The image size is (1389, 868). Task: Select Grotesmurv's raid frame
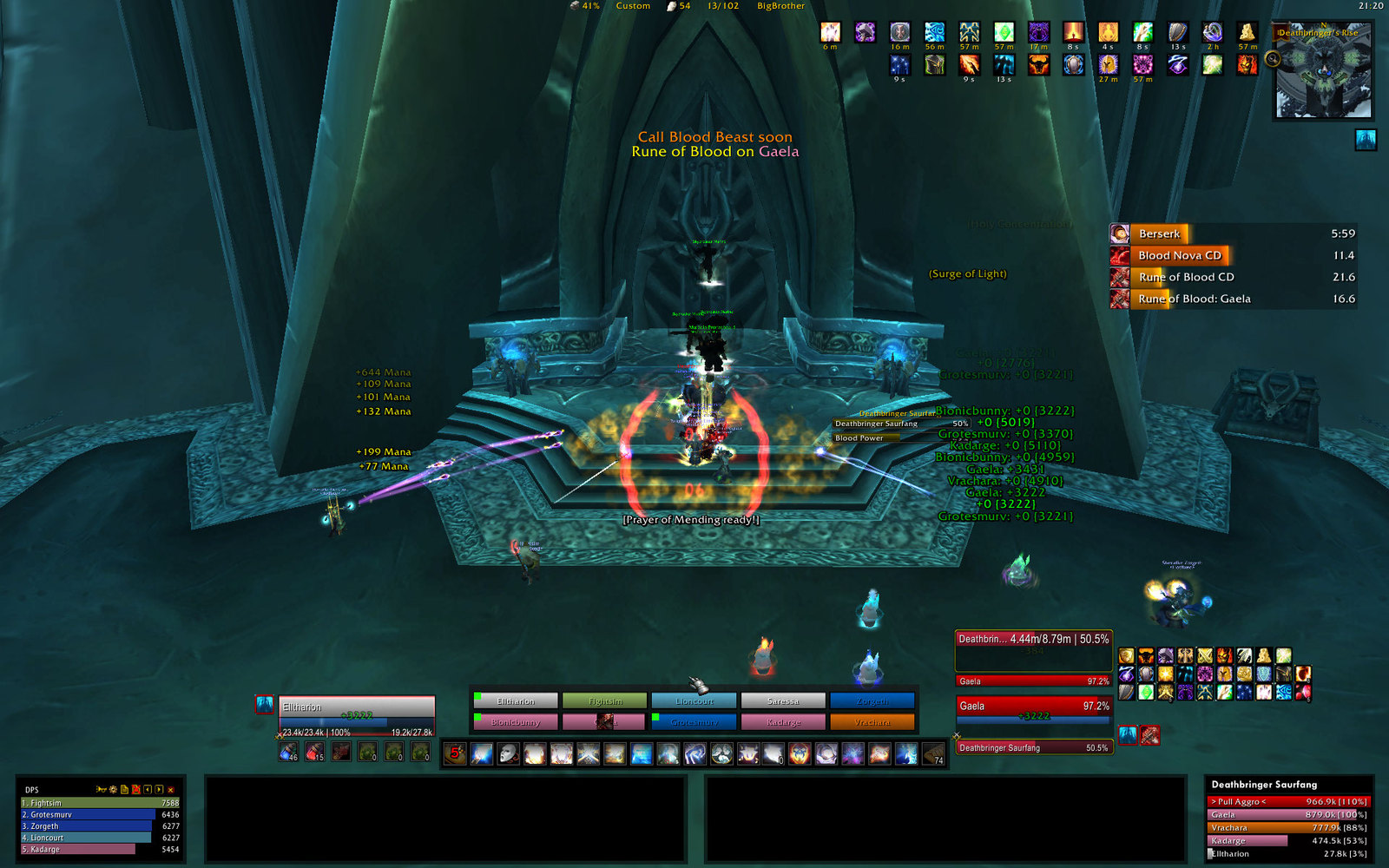pos(694,721)
